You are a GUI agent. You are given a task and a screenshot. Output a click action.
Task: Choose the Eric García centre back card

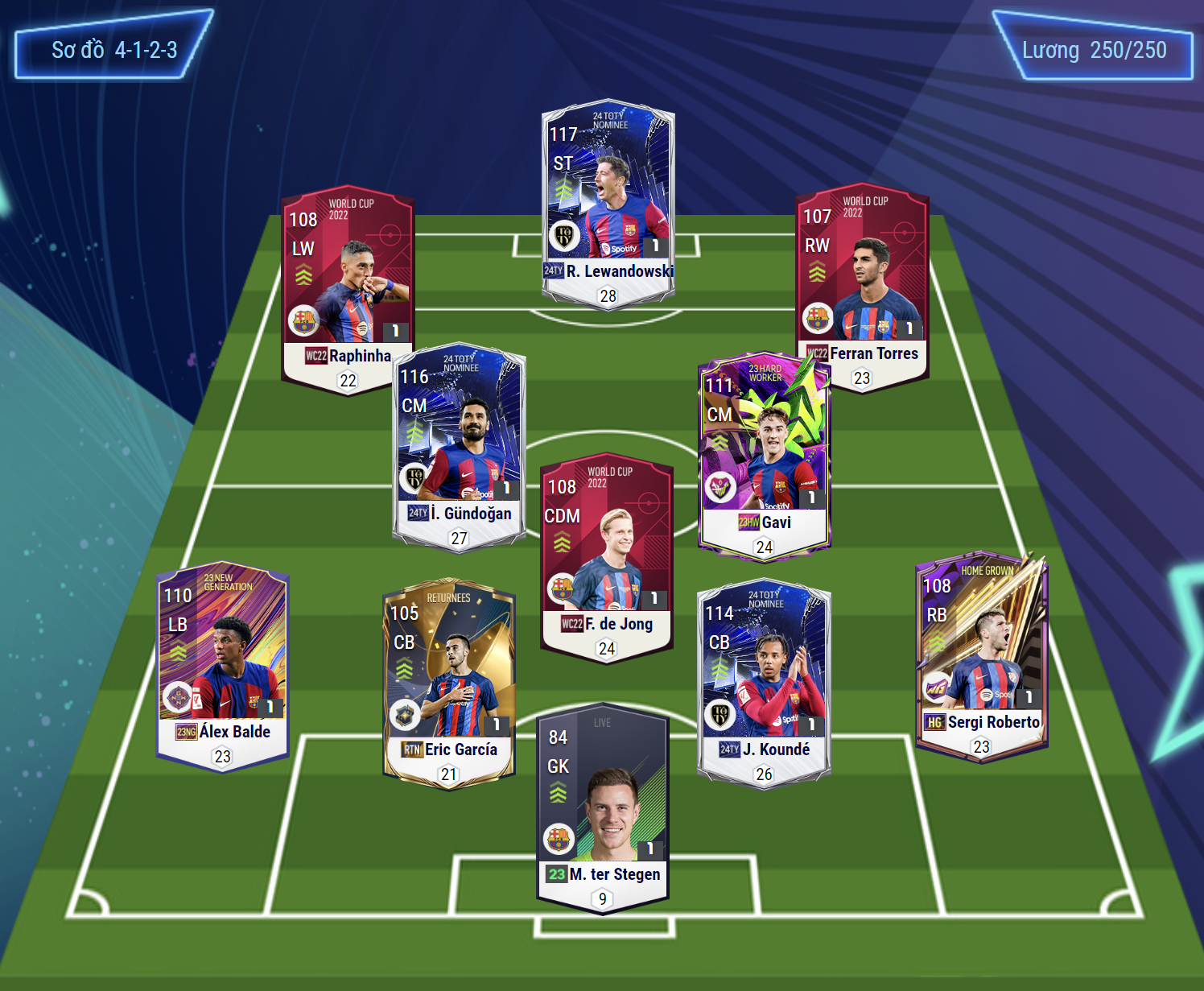click(448, 680)
